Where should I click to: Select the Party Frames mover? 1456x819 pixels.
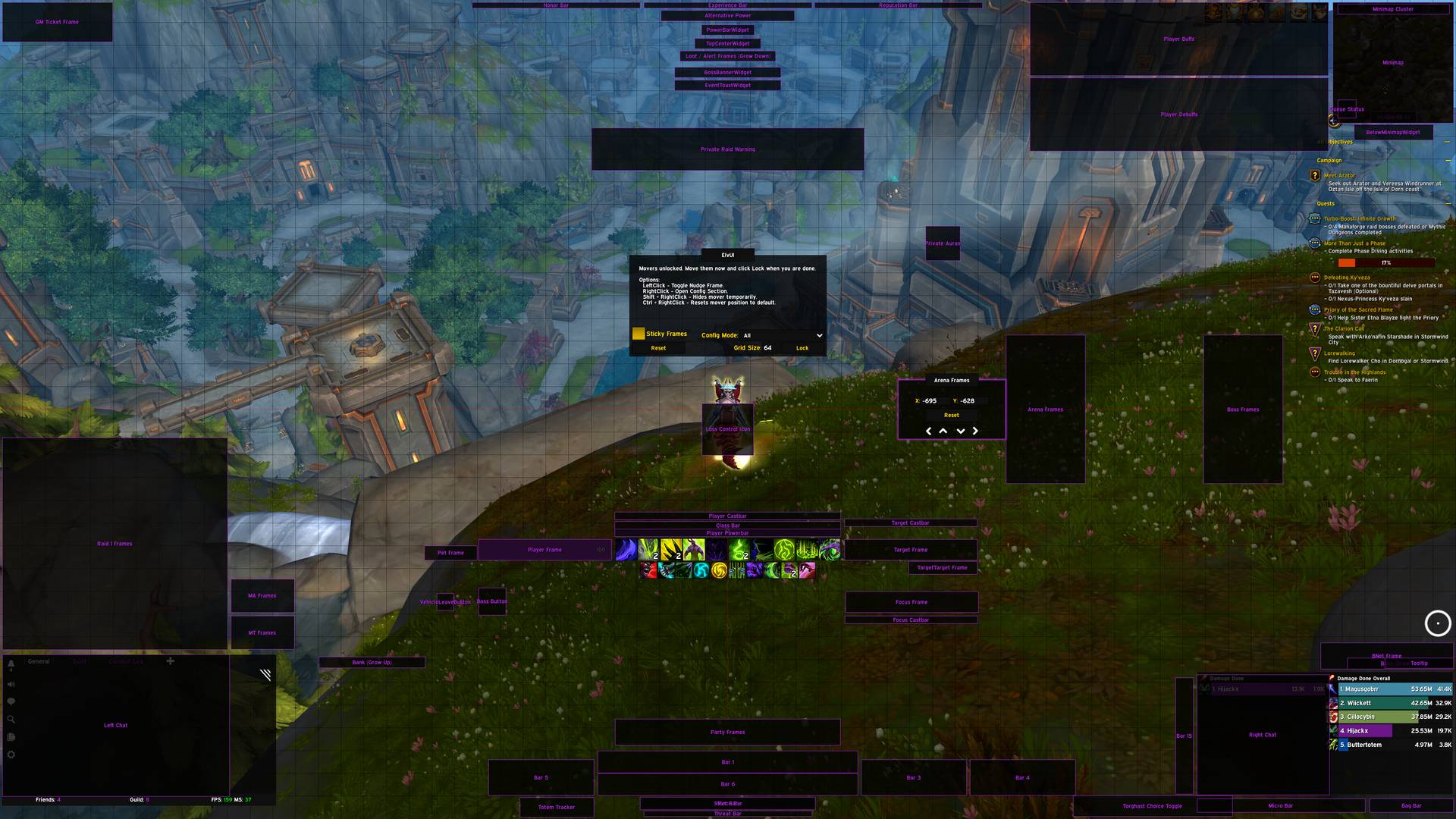[x=727, y=733]
